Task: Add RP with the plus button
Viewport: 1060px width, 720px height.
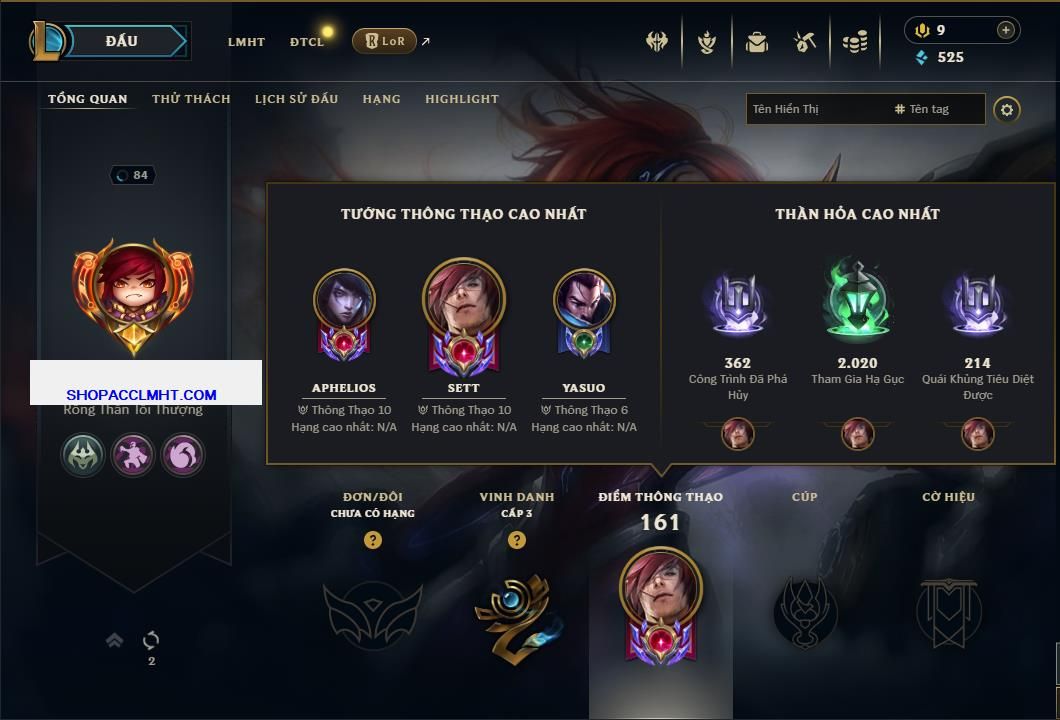Action: click(1006, 30)
